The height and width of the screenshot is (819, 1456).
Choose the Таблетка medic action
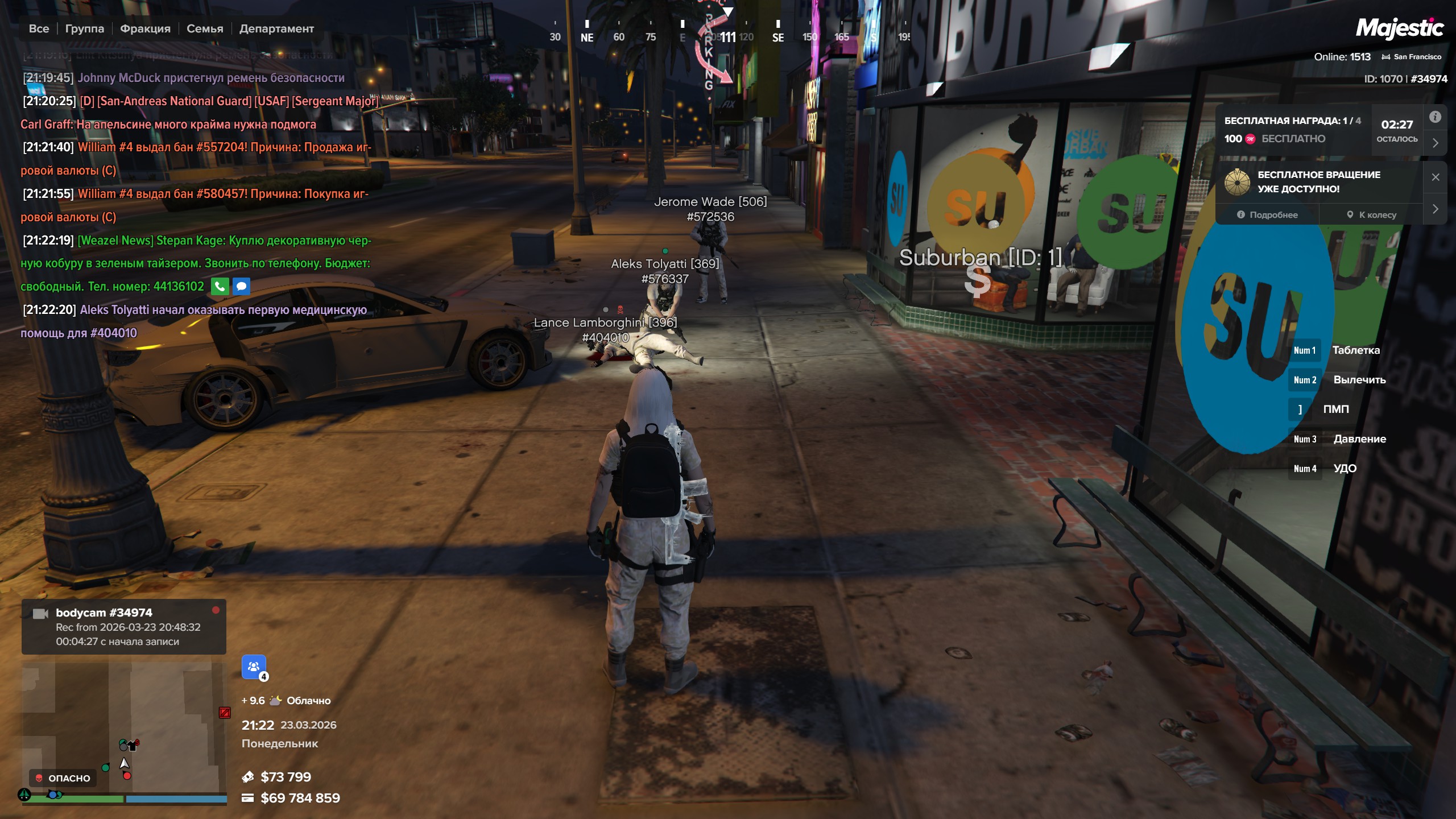[x=1355, y=350]
